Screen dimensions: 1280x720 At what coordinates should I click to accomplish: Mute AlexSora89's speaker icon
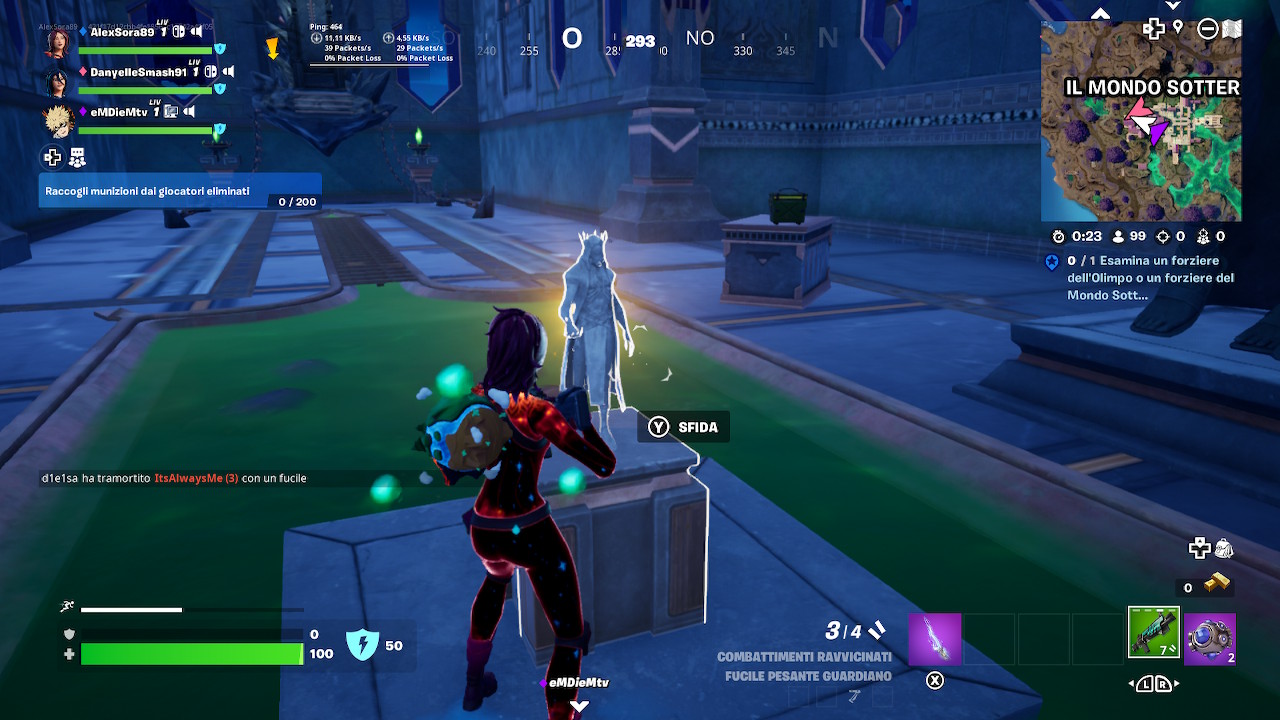click(x=198, y=32)
